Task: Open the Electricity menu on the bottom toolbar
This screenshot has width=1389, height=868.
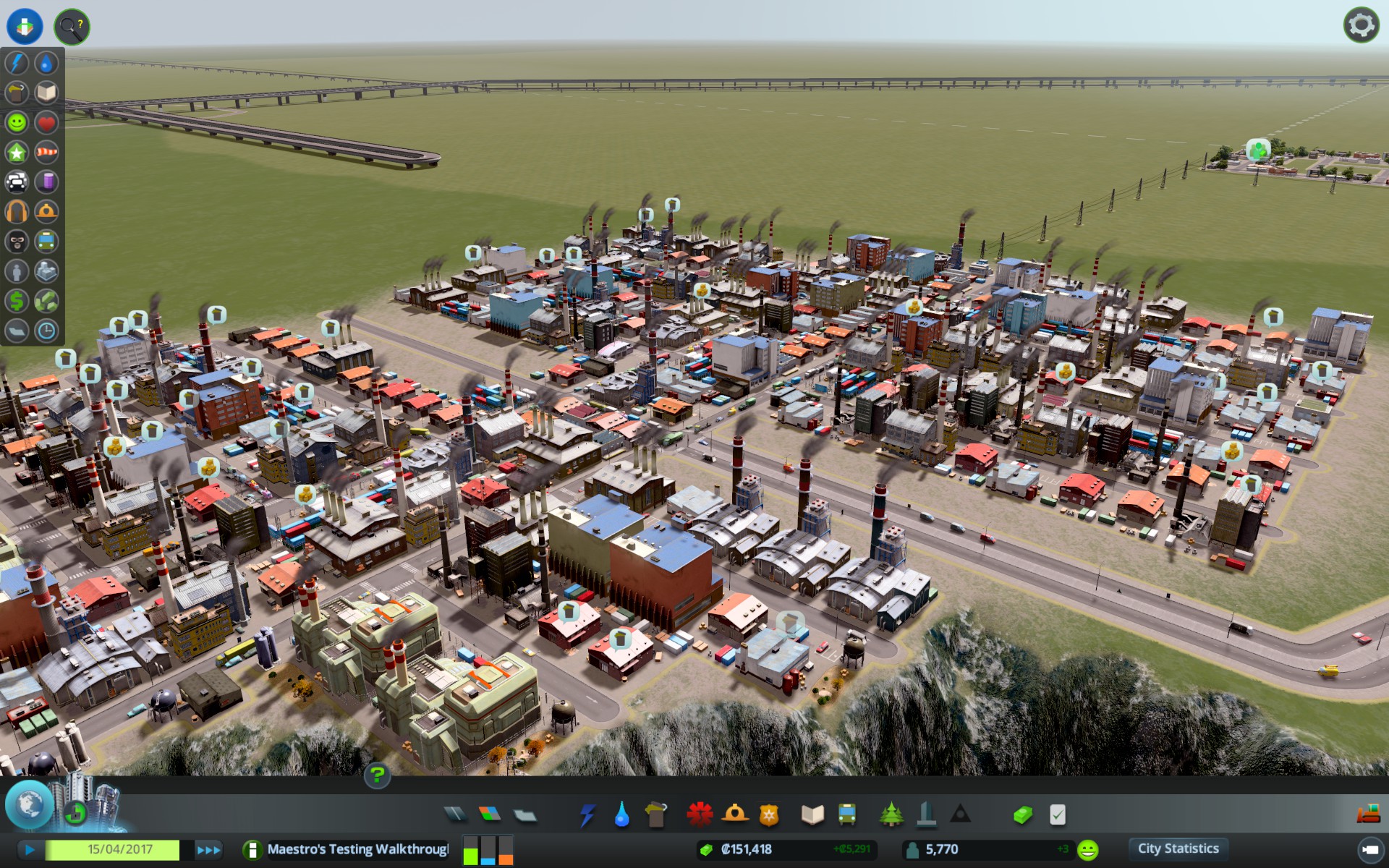Action: pyautogui.click(x=587, y=814)
